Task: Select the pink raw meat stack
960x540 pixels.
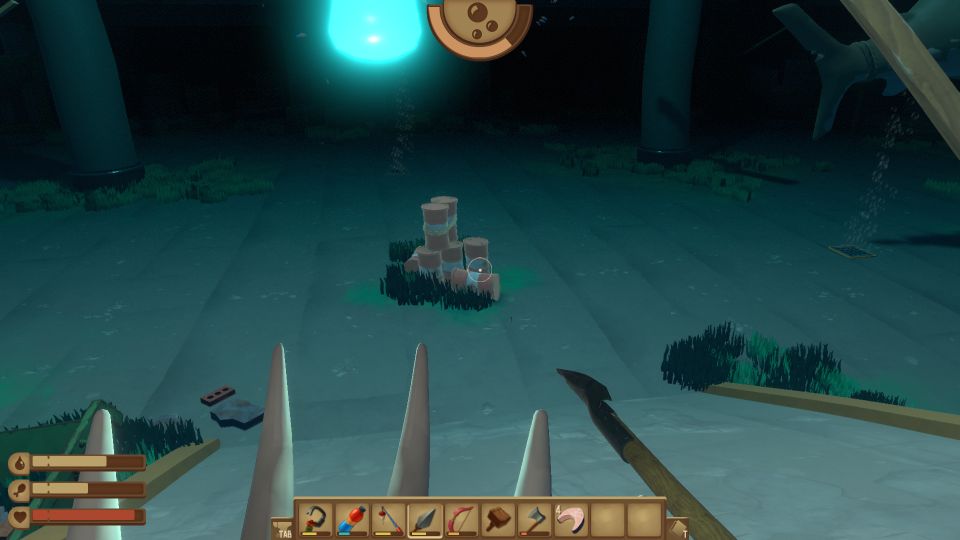Action: tap(571, 518)
